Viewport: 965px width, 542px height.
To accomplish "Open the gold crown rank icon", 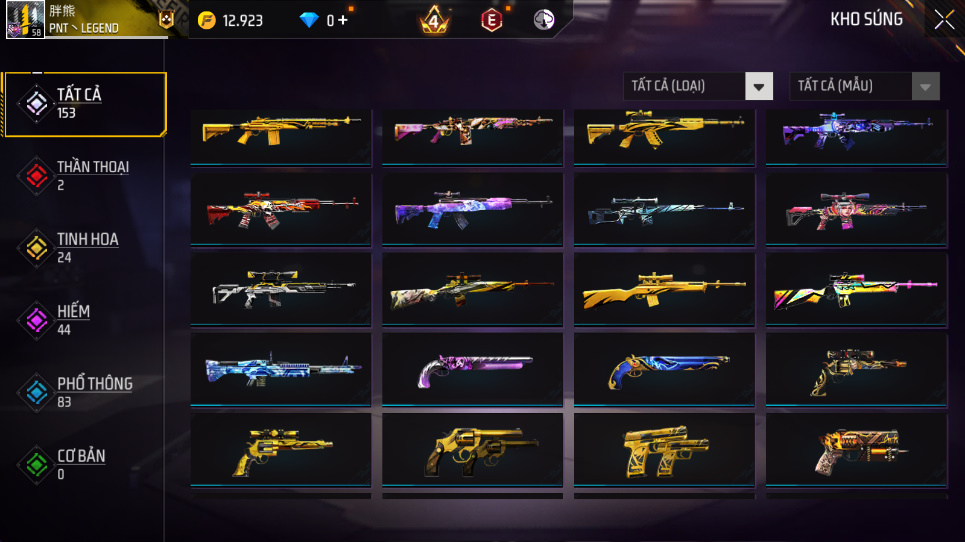I will tap(433, 20).
